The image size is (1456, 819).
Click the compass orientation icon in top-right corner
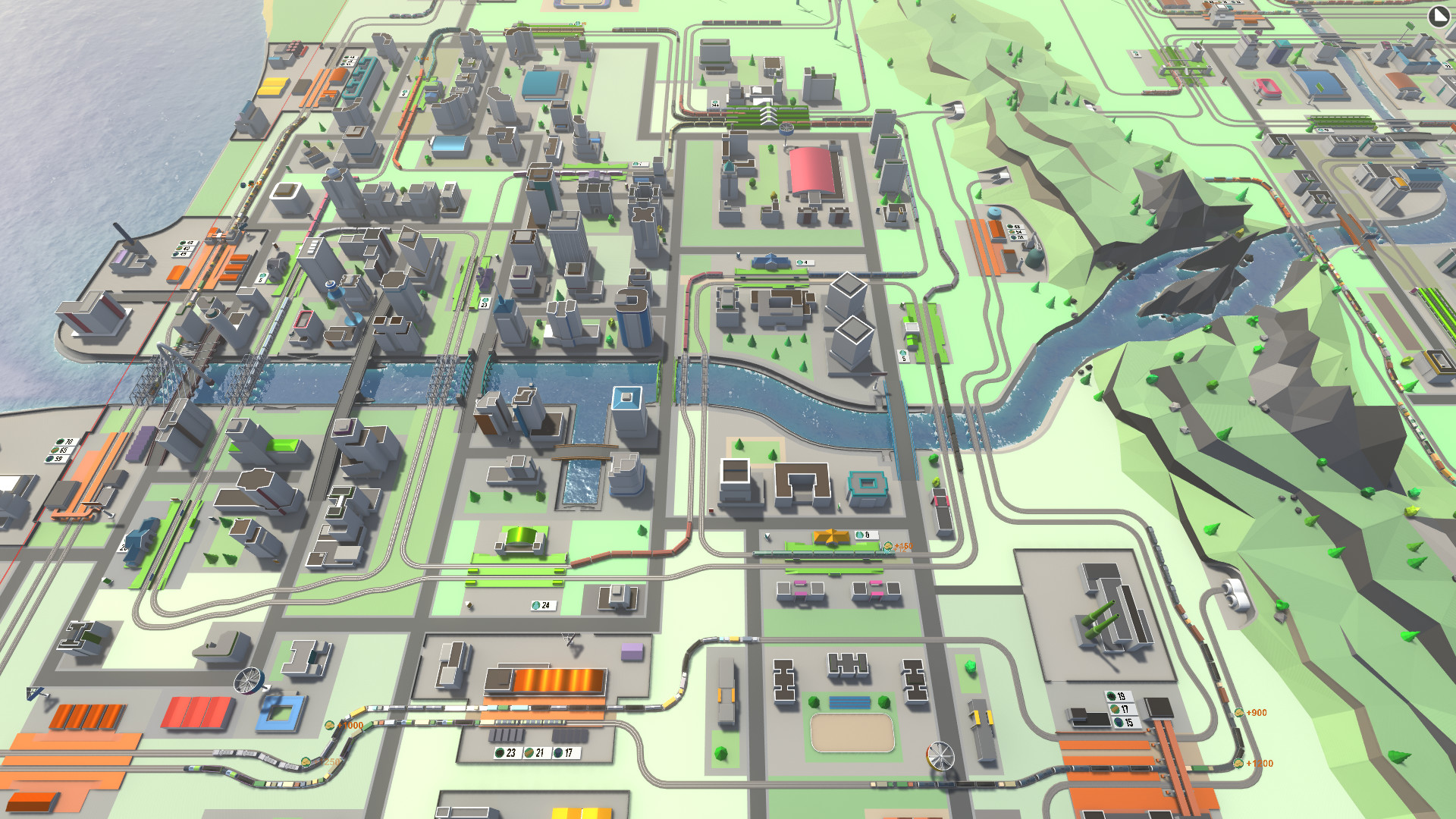1439,16
